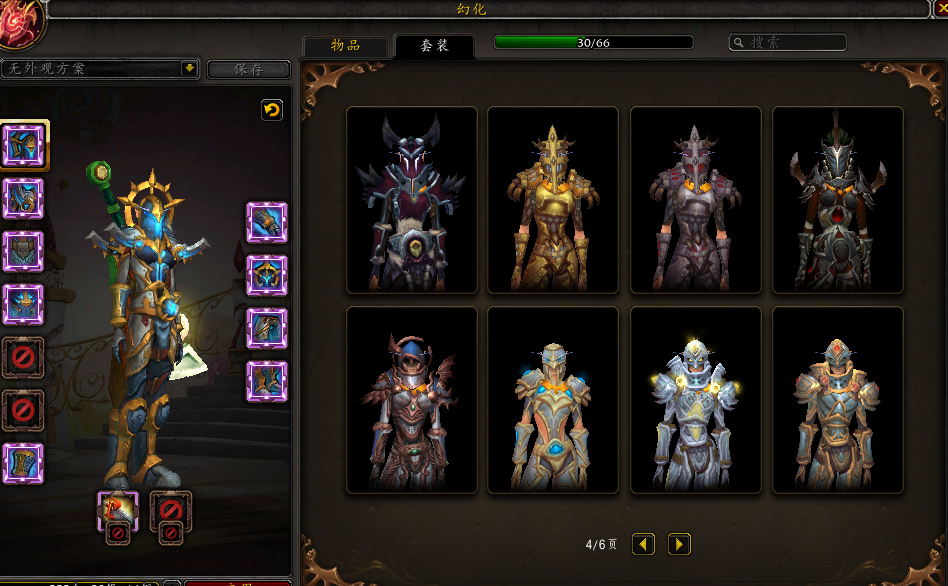Choose the teal and bronze set with red gem
The height and width of the screenshot is (586, 948).
838,400
